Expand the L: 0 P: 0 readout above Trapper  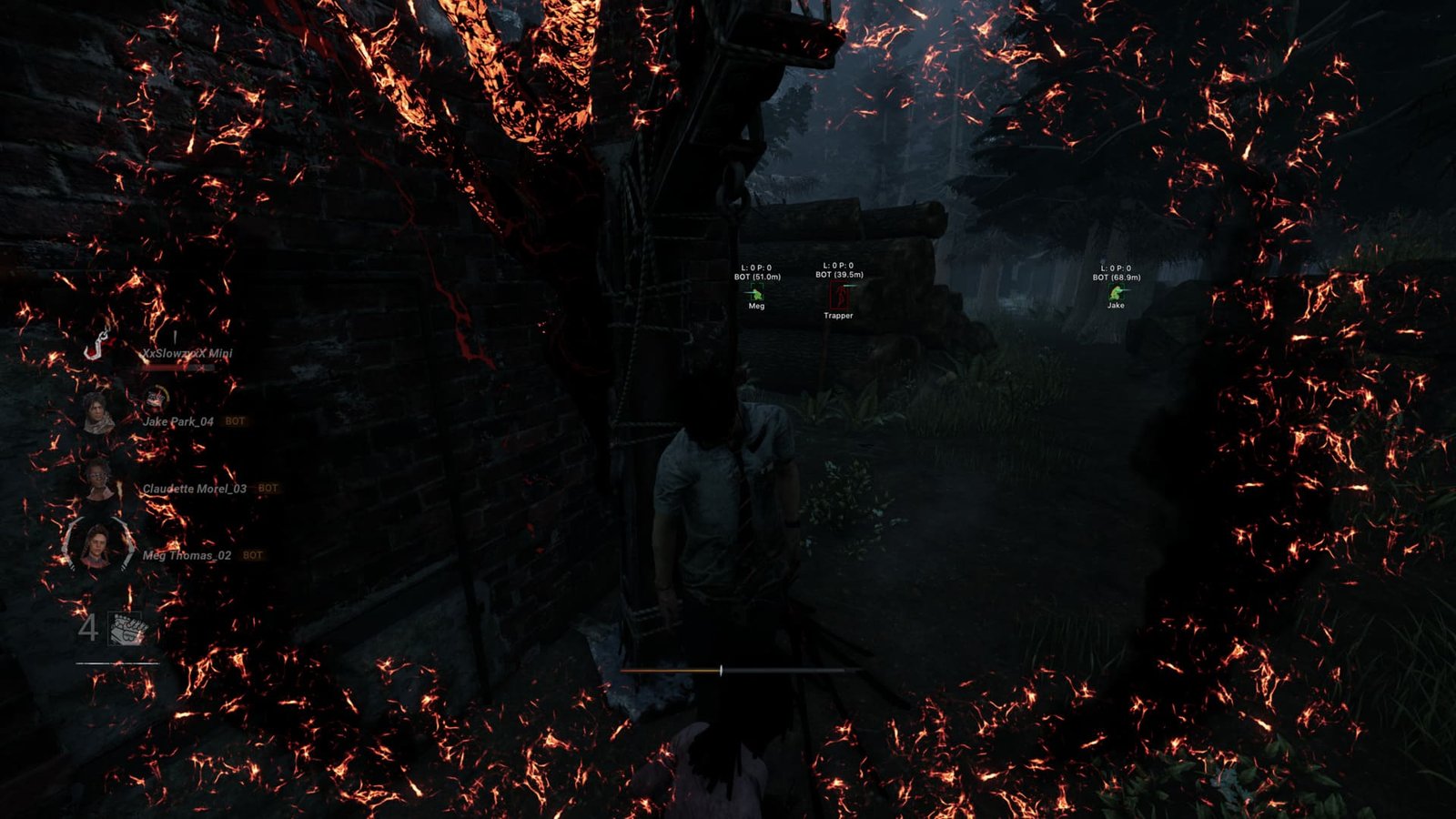(x=838, y=266)
